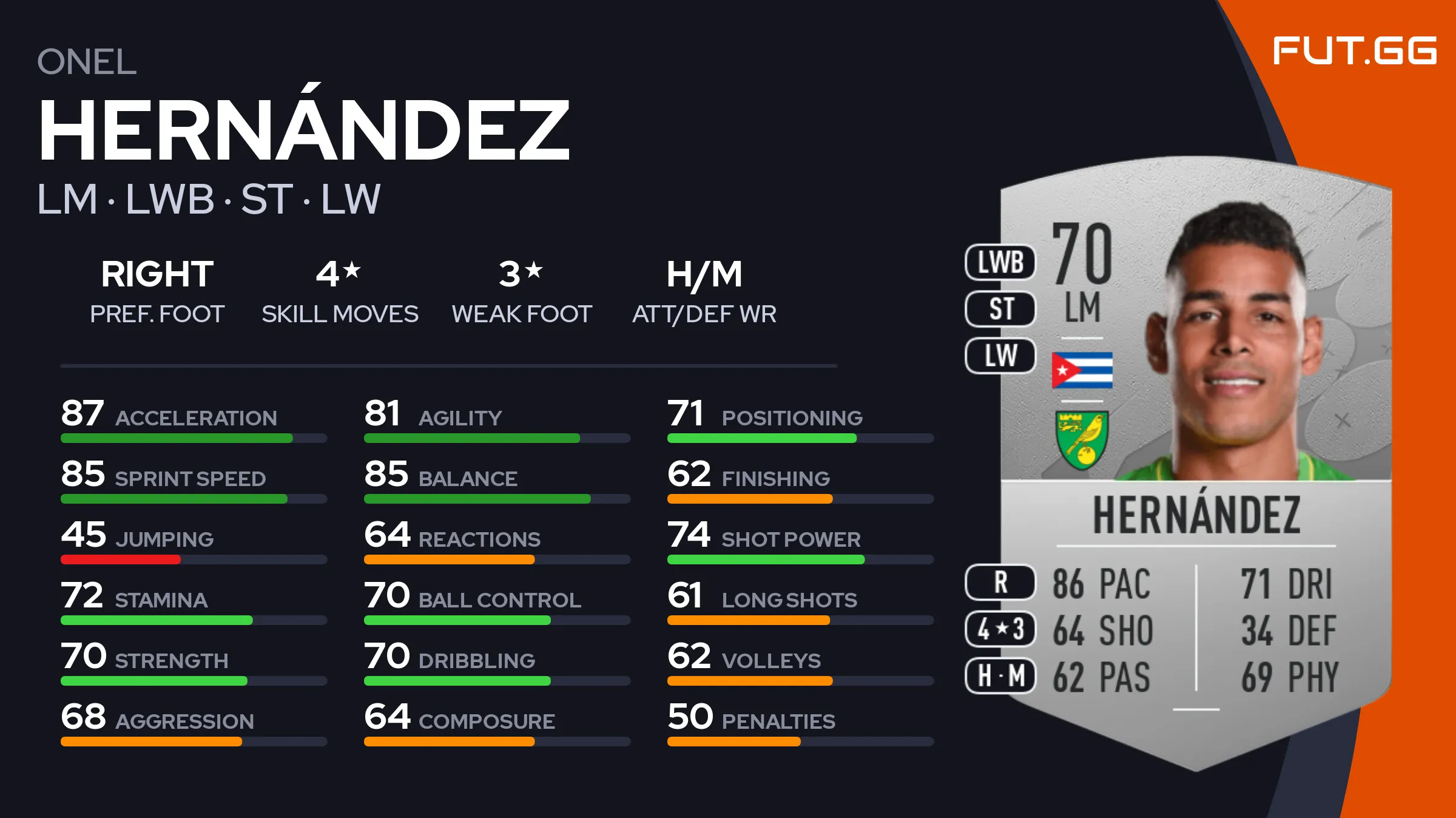Click the Cuba flag on the card

1082,370
